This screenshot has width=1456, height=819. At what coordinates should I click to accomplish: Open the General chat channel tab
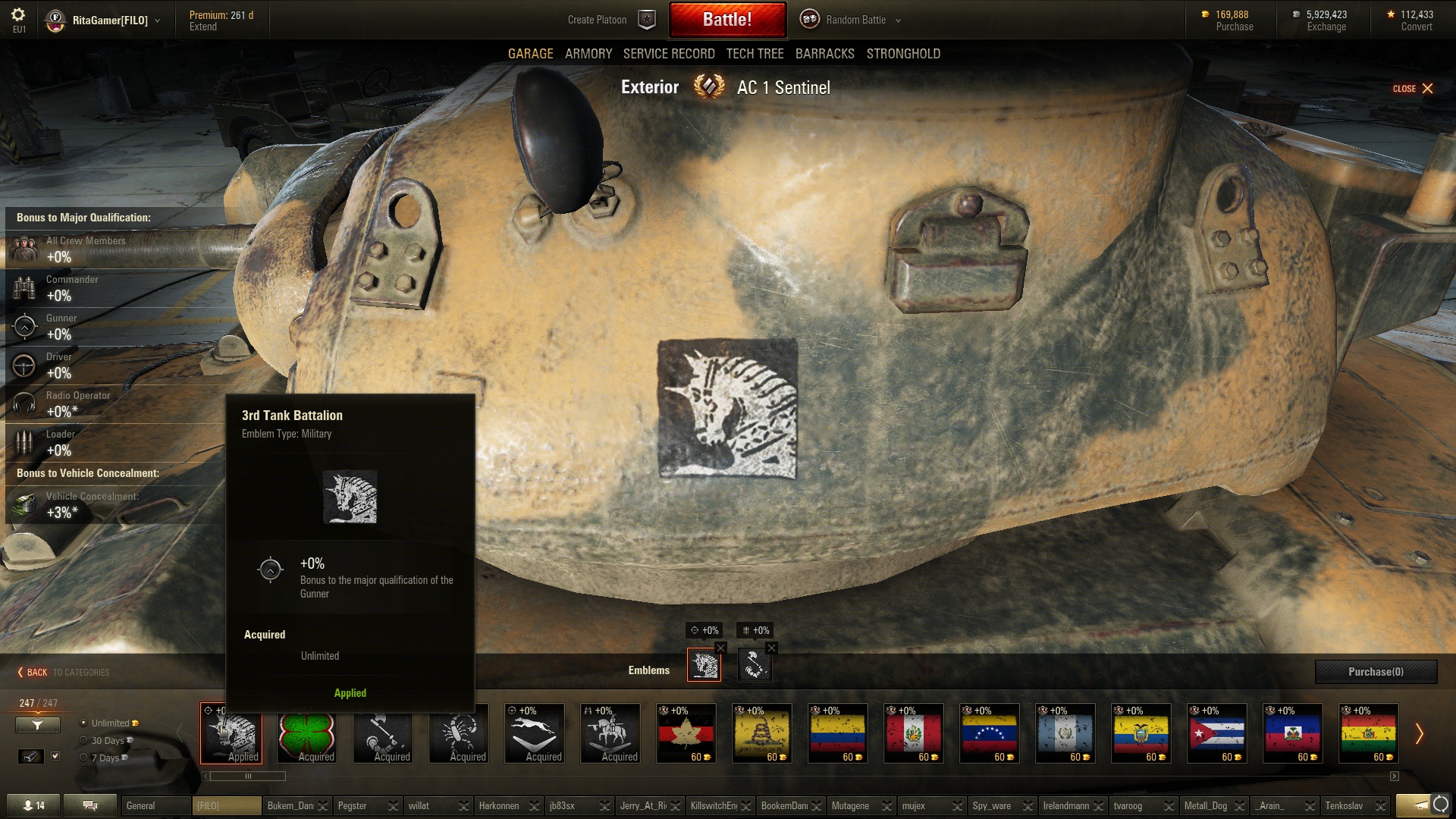[155, 805]
